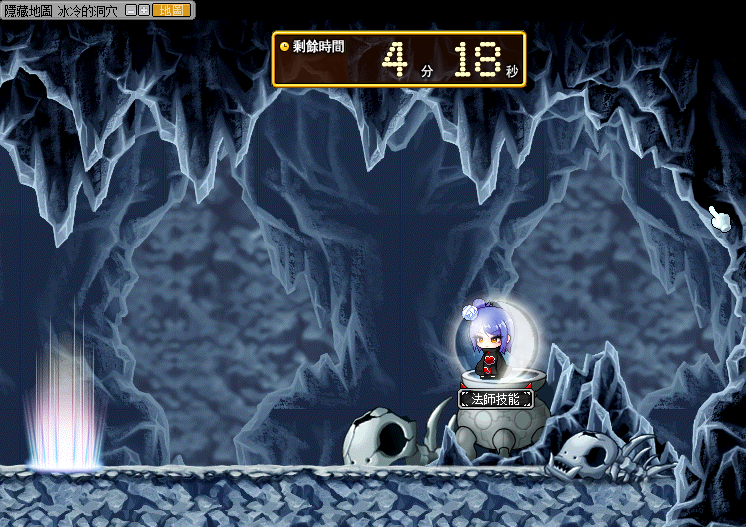Open the orange 地圖 map button
Image resolution: width=746 pixels, height=527 pixels.
click(171, 10)
